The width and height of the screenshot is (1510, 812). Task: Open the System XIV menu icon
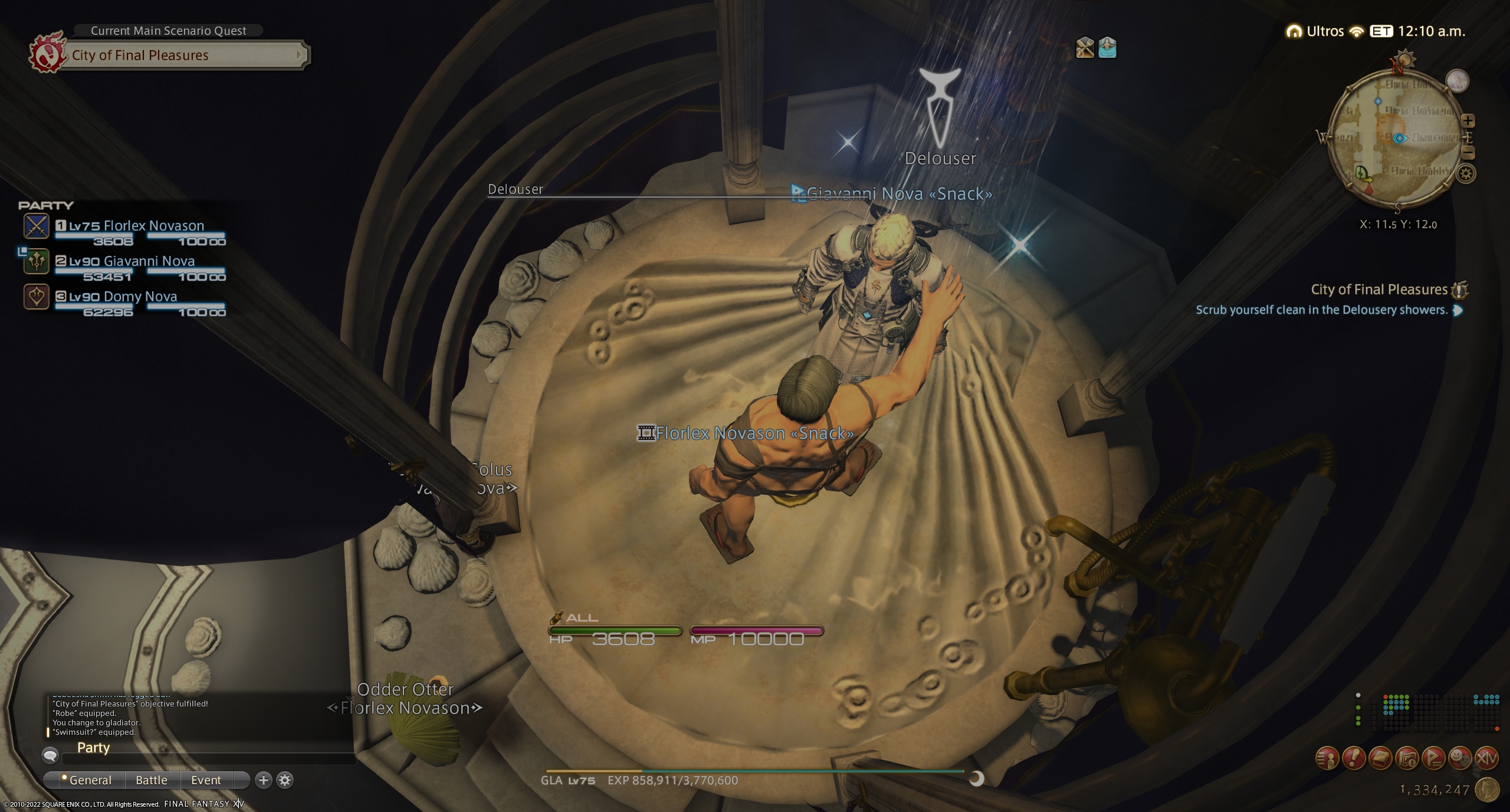[x=1486, y=758]
